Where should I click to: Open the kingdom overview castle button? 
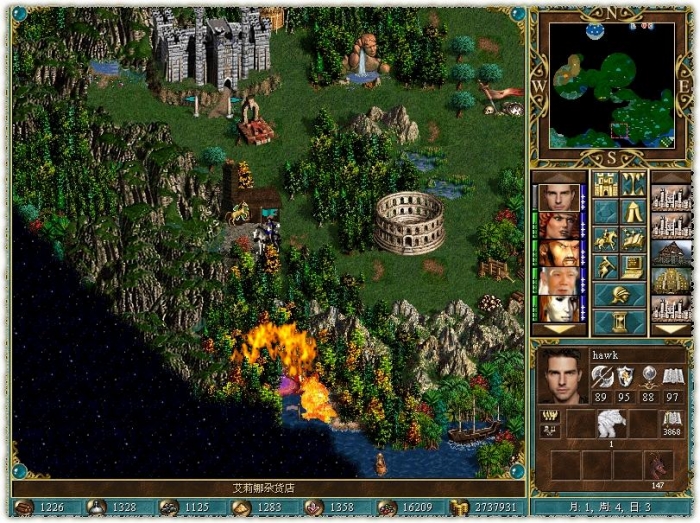point(605,184)
